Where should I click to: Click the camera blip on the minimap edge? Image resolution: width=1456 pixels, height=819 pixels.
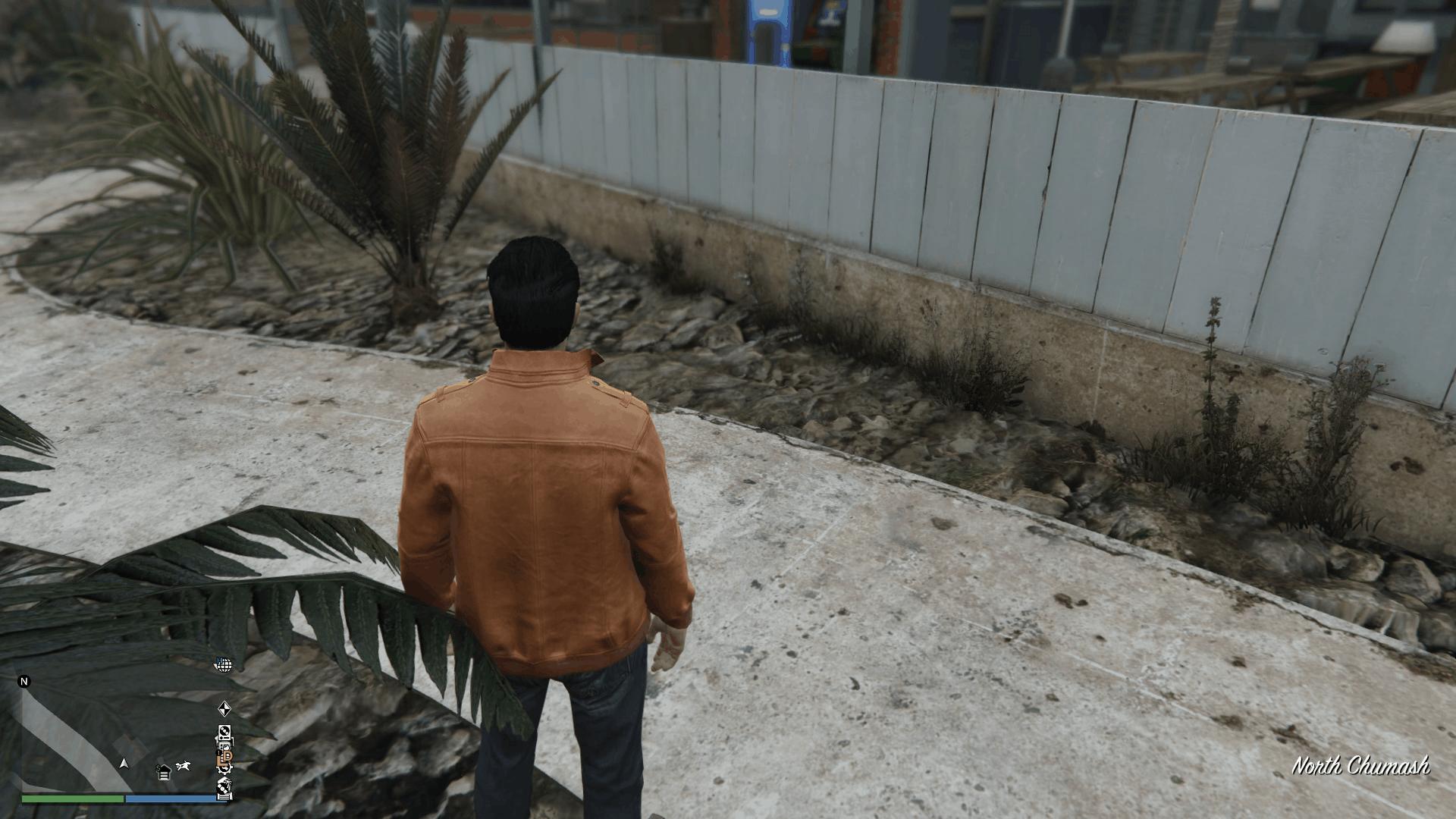point(224,747)
